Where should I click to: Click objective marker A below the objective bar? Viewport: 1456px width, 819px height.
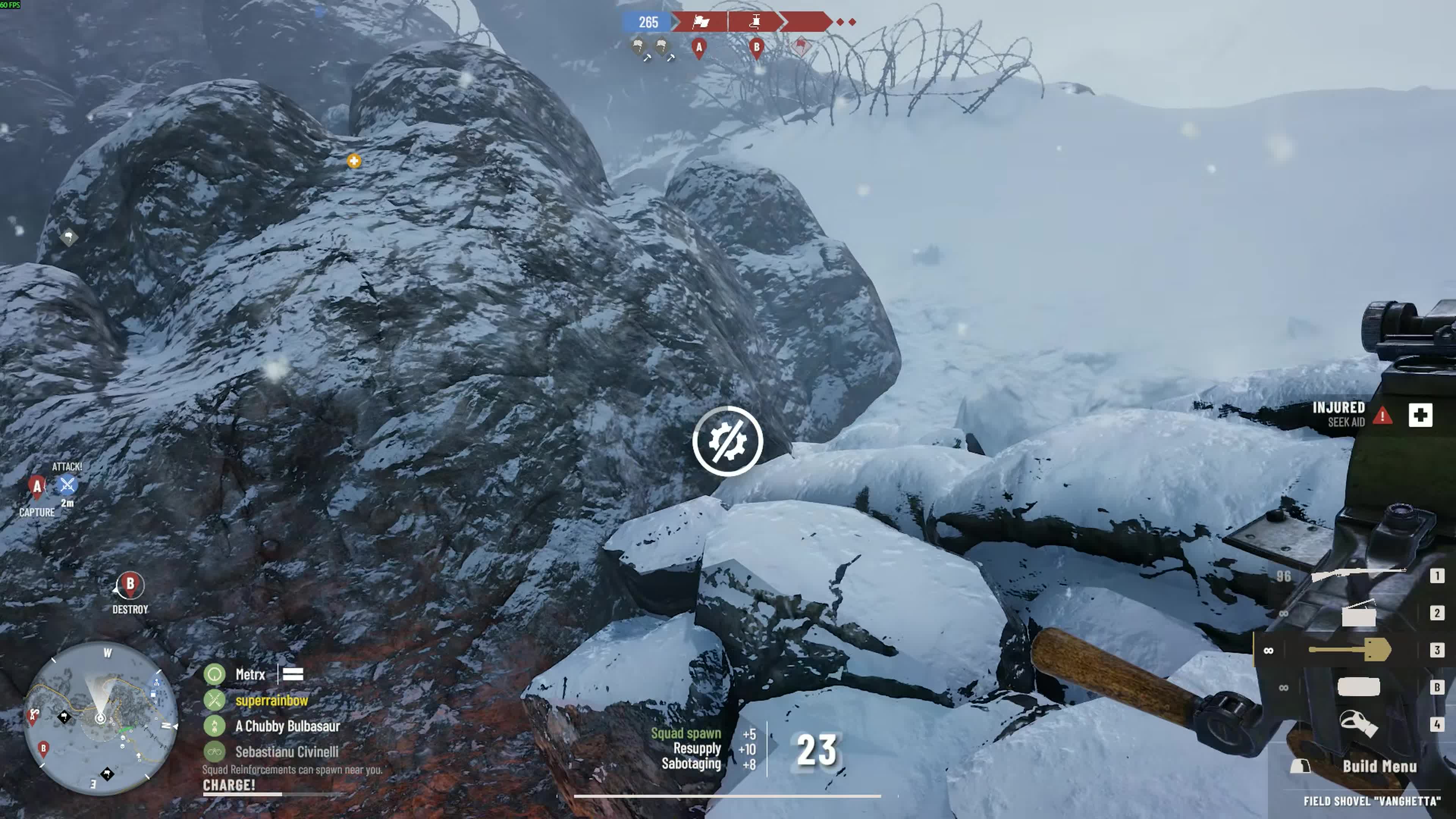[x=698, y=49]
